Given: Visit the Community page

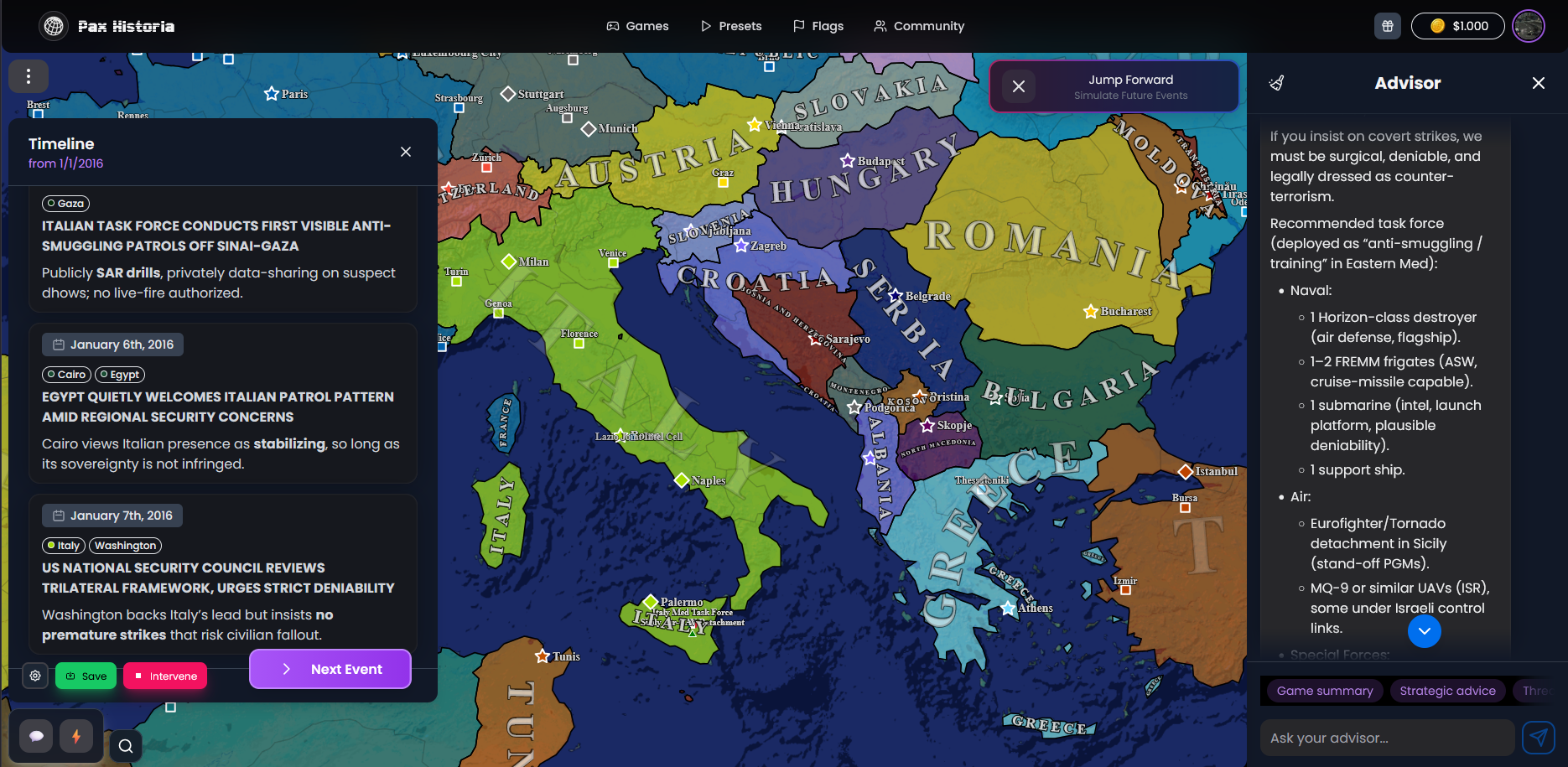Looking at the screenshot, I should [919, 26].
